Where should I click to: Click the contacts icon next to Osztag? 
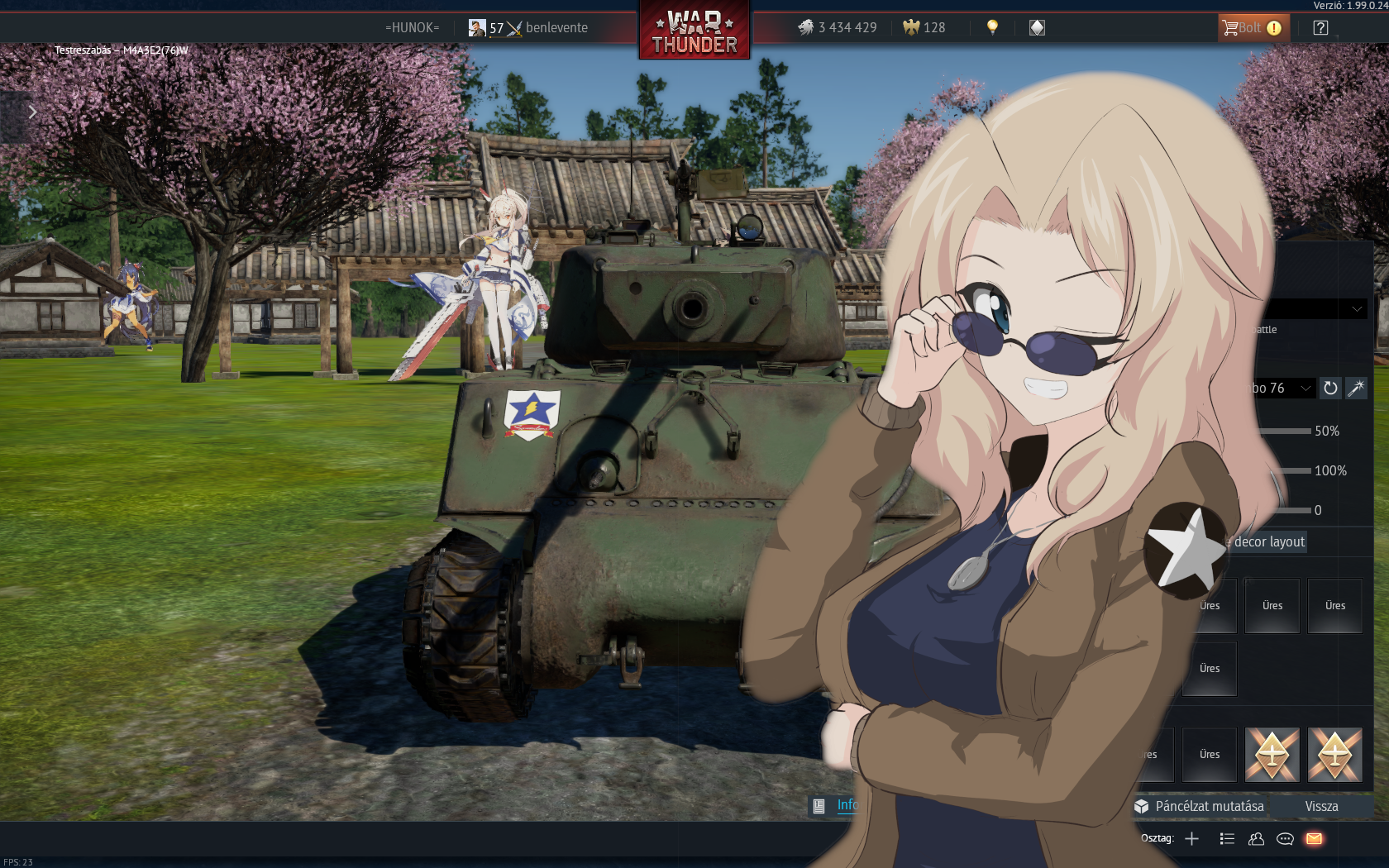[1255, 838]
